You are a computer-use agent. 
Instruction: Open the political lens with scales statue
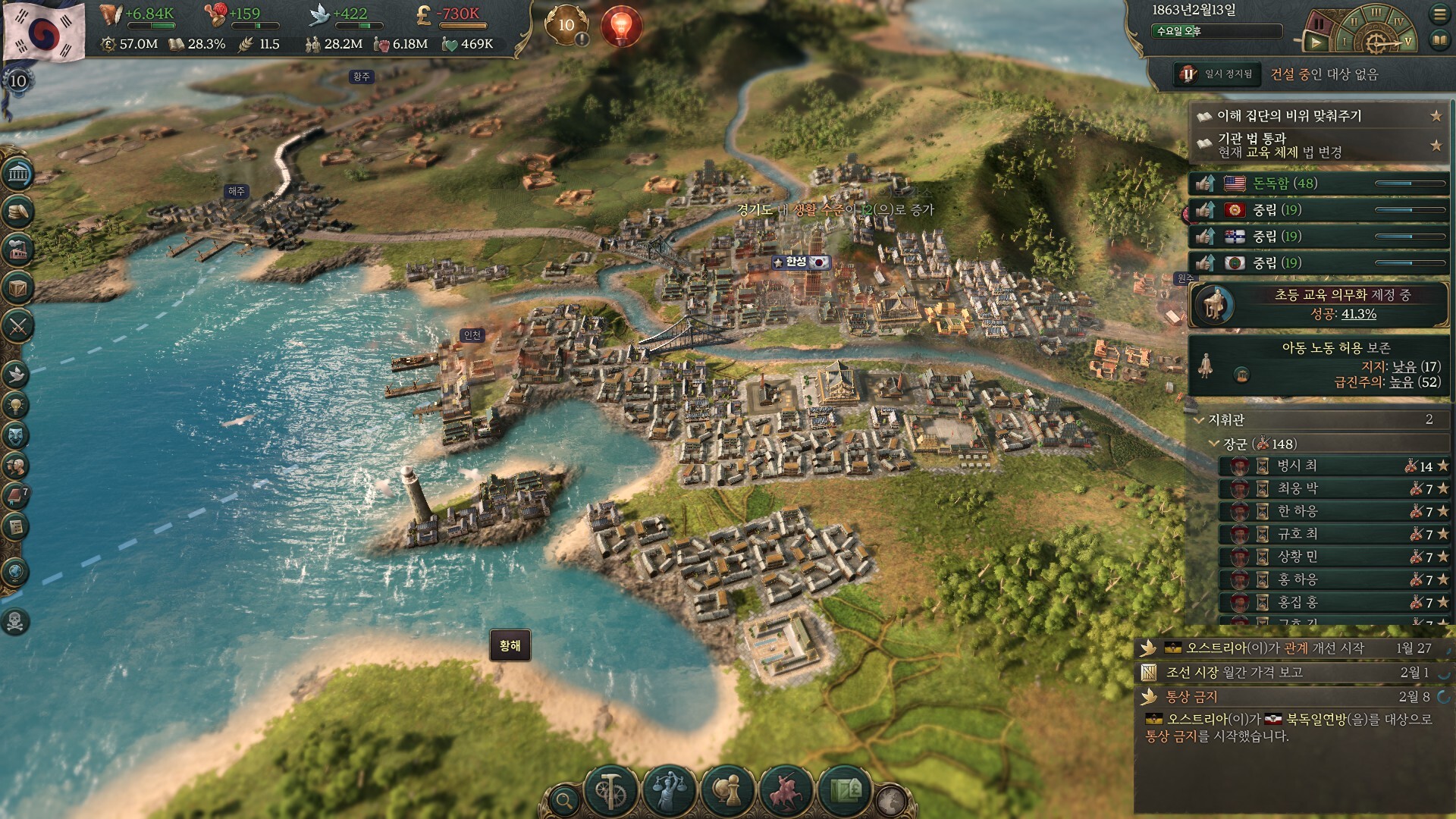pyautogui.click(x=669, y=790)
